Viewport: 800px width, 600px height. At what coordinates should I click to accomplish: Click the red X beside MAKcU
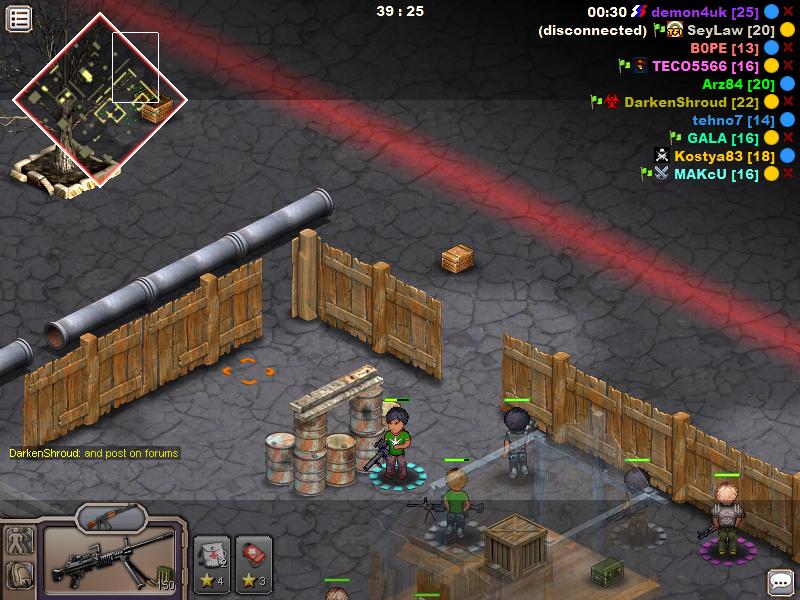(x=788, y=174)
